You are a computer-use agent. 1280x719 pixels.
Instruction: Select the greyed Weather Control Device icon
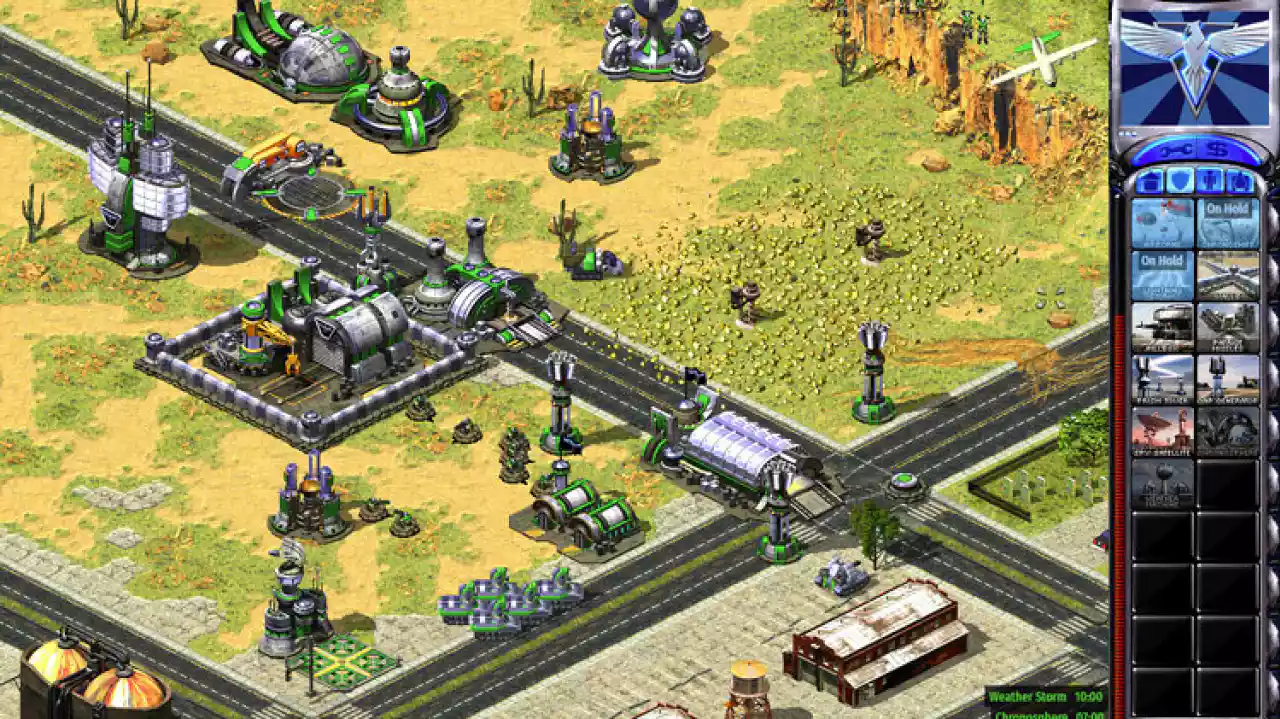pyautogui.click(x=1162, y=483)
